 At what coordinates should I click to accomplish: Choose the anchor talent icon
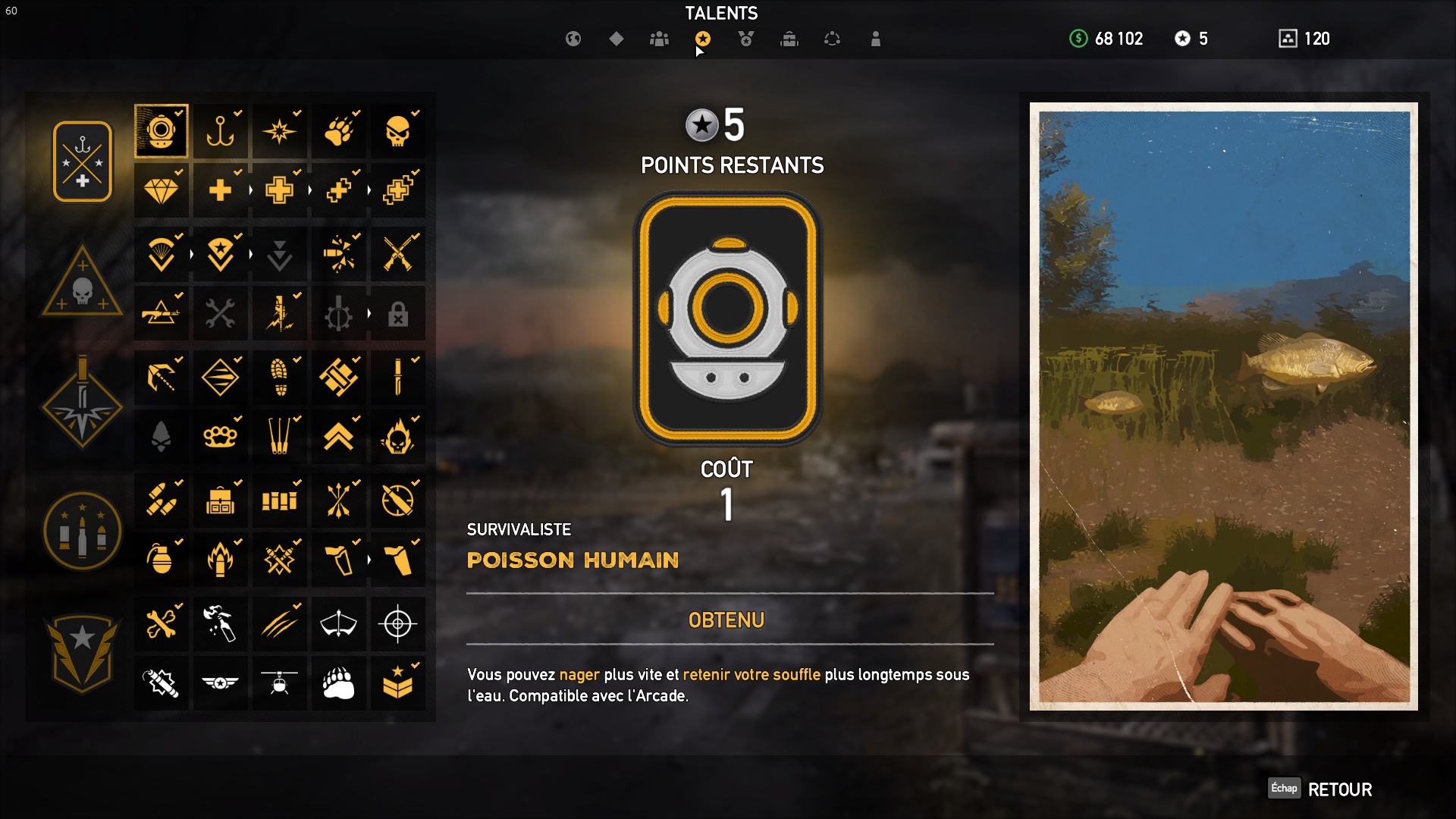pos(220,131)
